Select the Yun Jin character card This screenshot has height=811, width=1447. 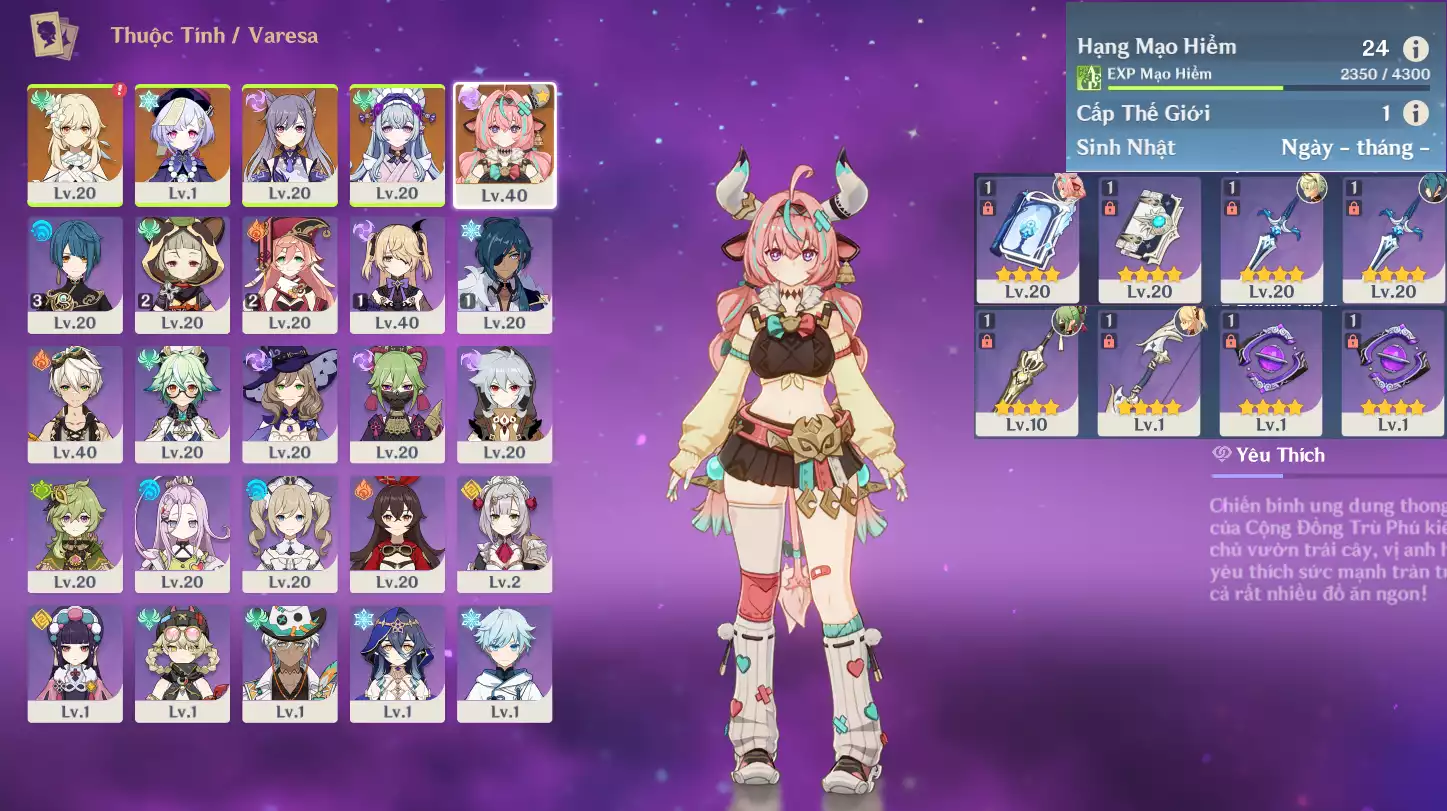pos(75,662)
